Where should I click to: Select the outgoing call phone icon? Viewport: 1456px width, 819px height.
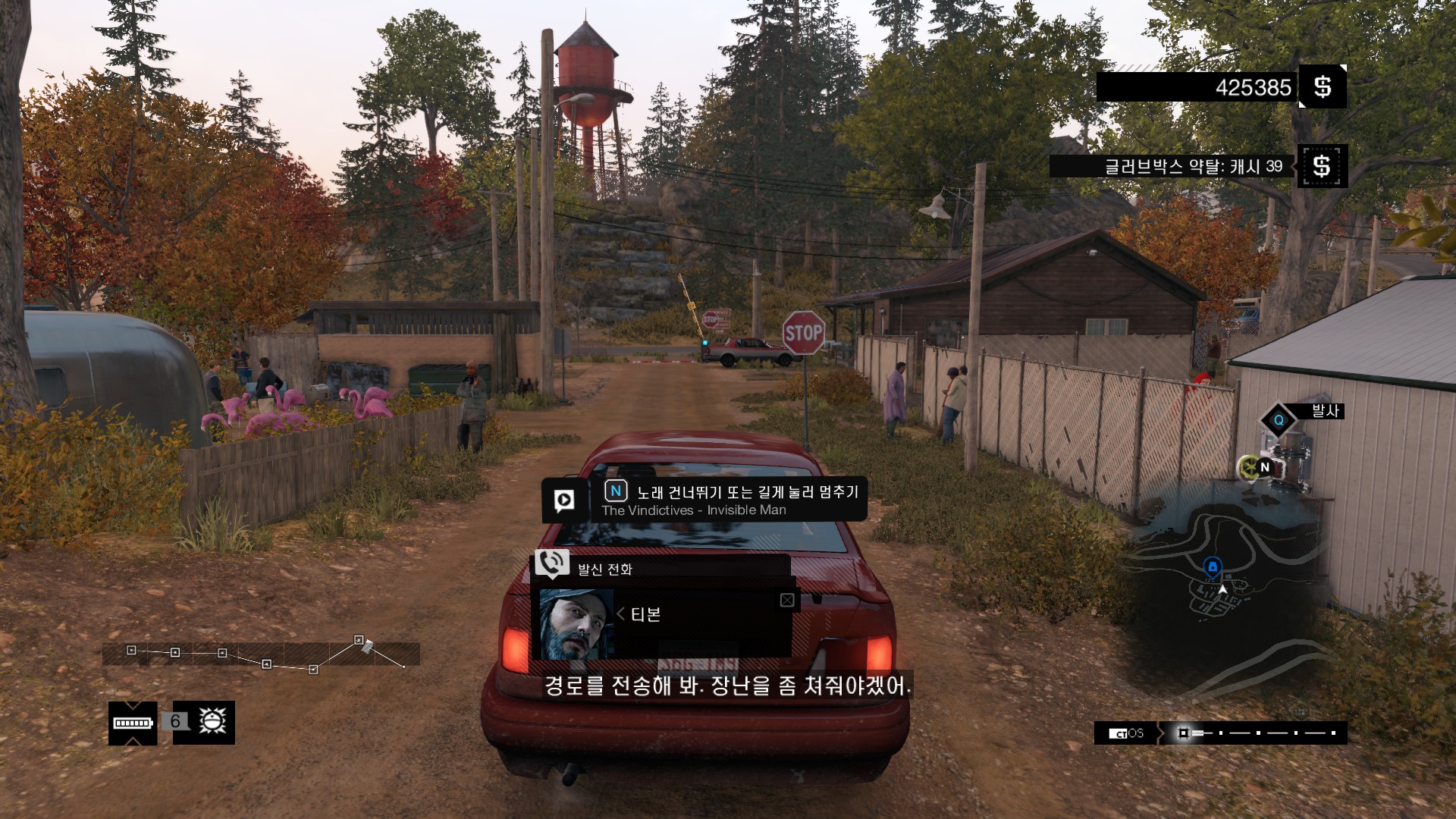(x=551, y=563)
